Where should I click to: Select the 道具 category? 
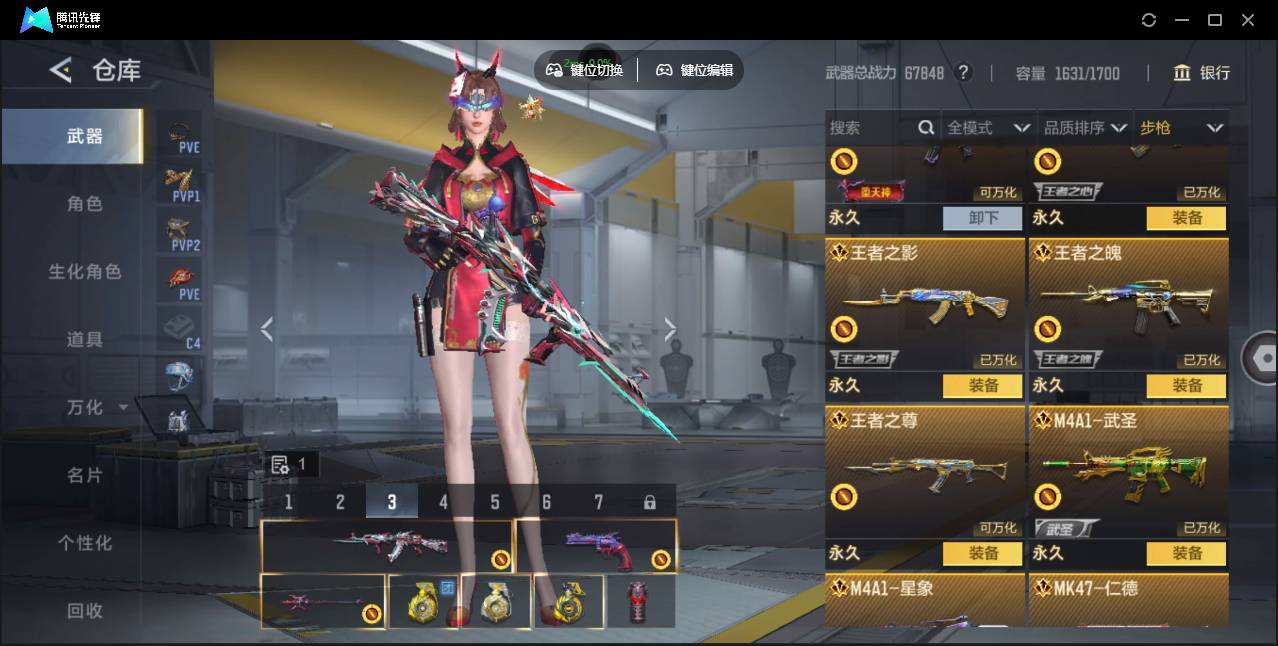pyautogui.click(x=85, y=340)
